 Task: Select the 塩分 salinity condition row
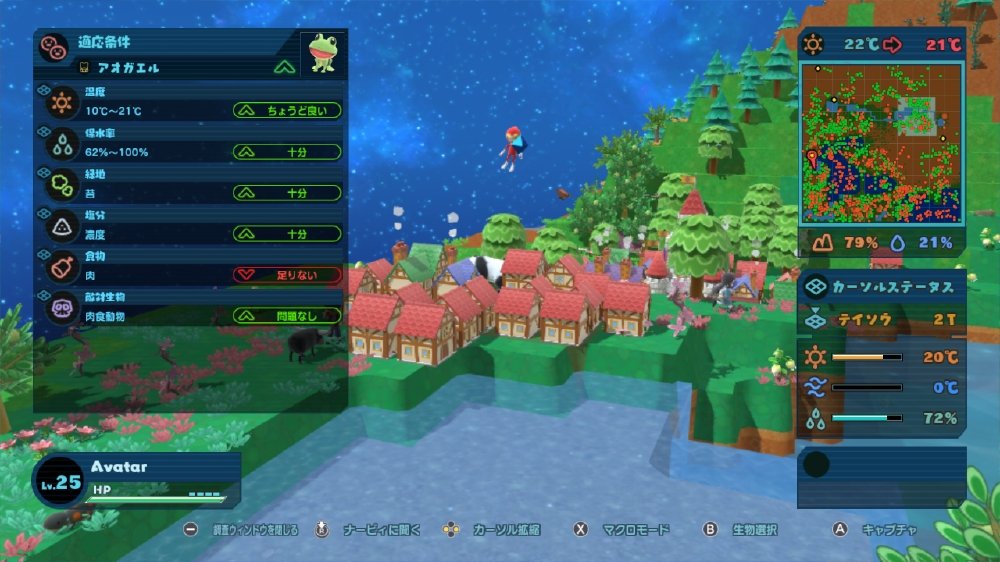click(190, 226)
